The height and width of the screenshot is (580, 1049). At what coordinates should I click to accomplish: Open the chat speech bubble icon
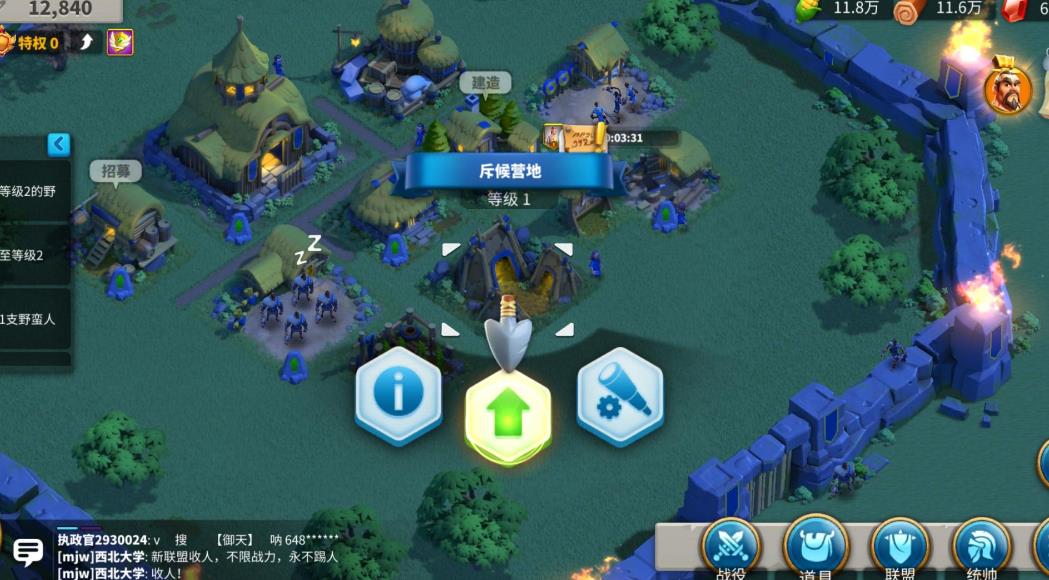[27, 550]
